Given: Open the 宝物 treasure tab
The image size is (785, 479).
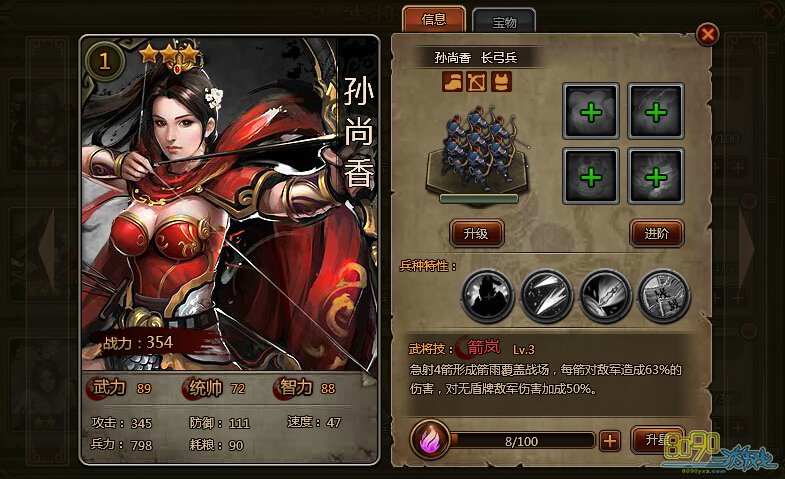Looking at the screenshot, I should [503, 20].
